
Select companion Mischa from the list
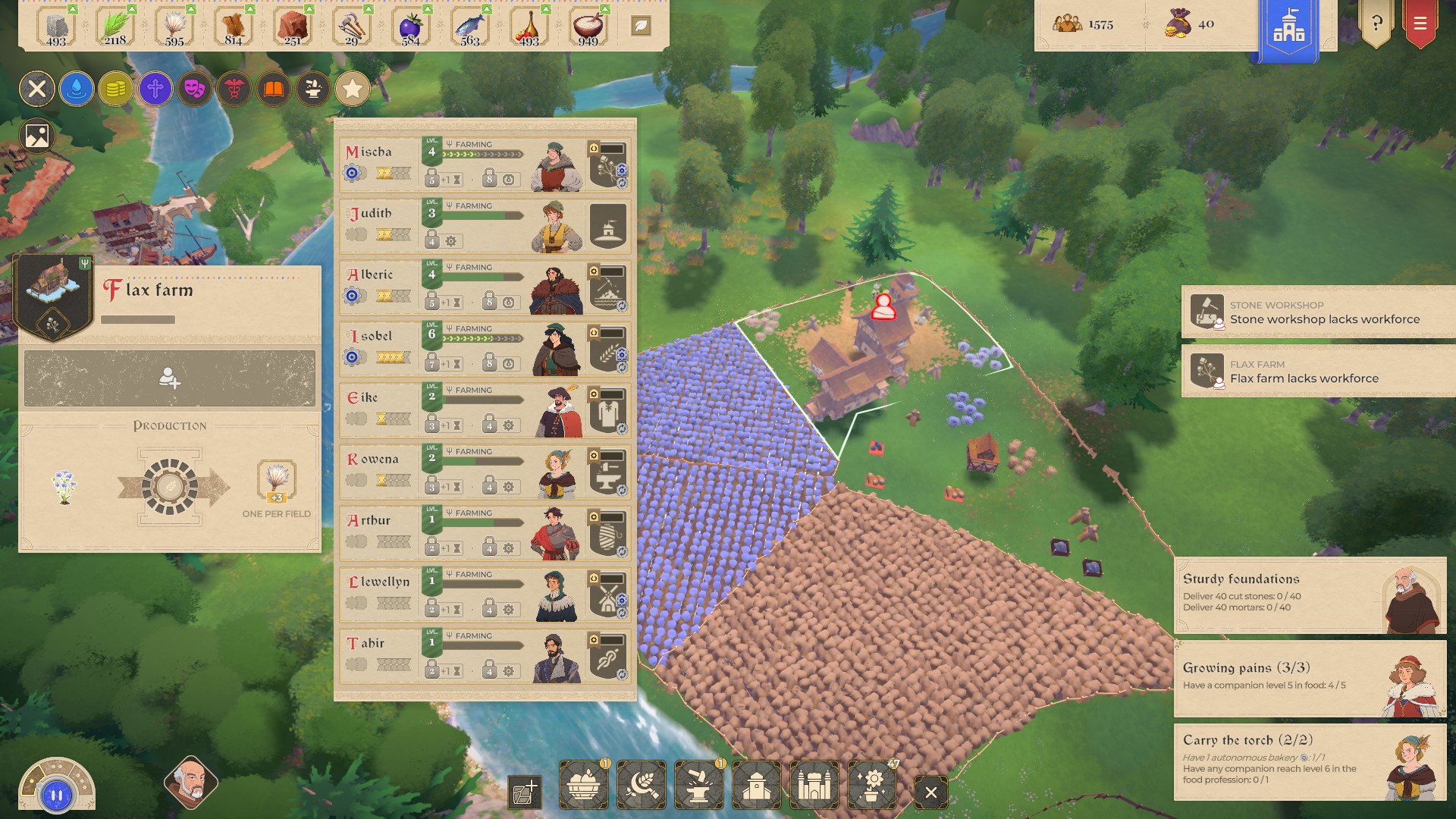coord(485,165)
